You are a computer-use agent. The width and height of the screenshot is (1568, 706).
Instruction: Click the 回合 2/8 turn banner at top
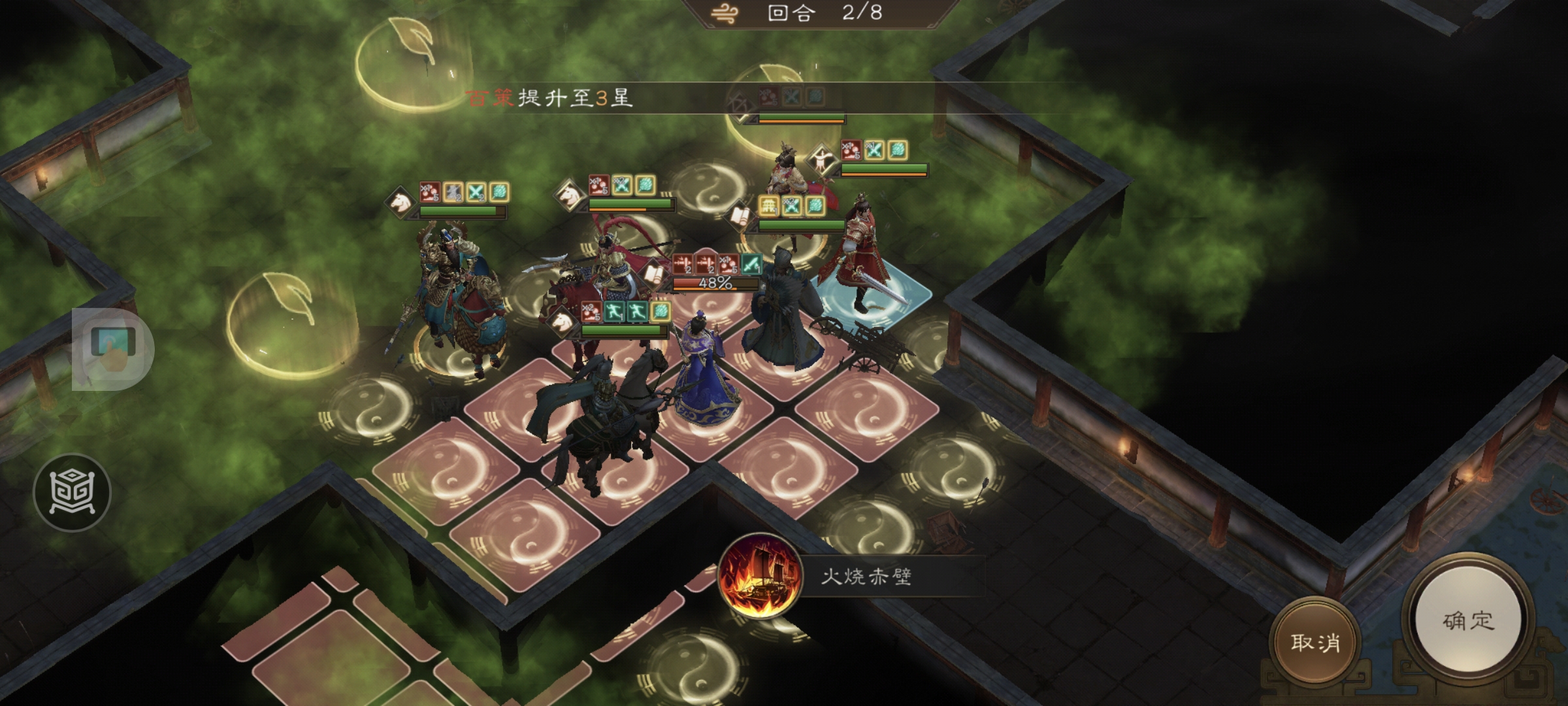click(823, 14)
